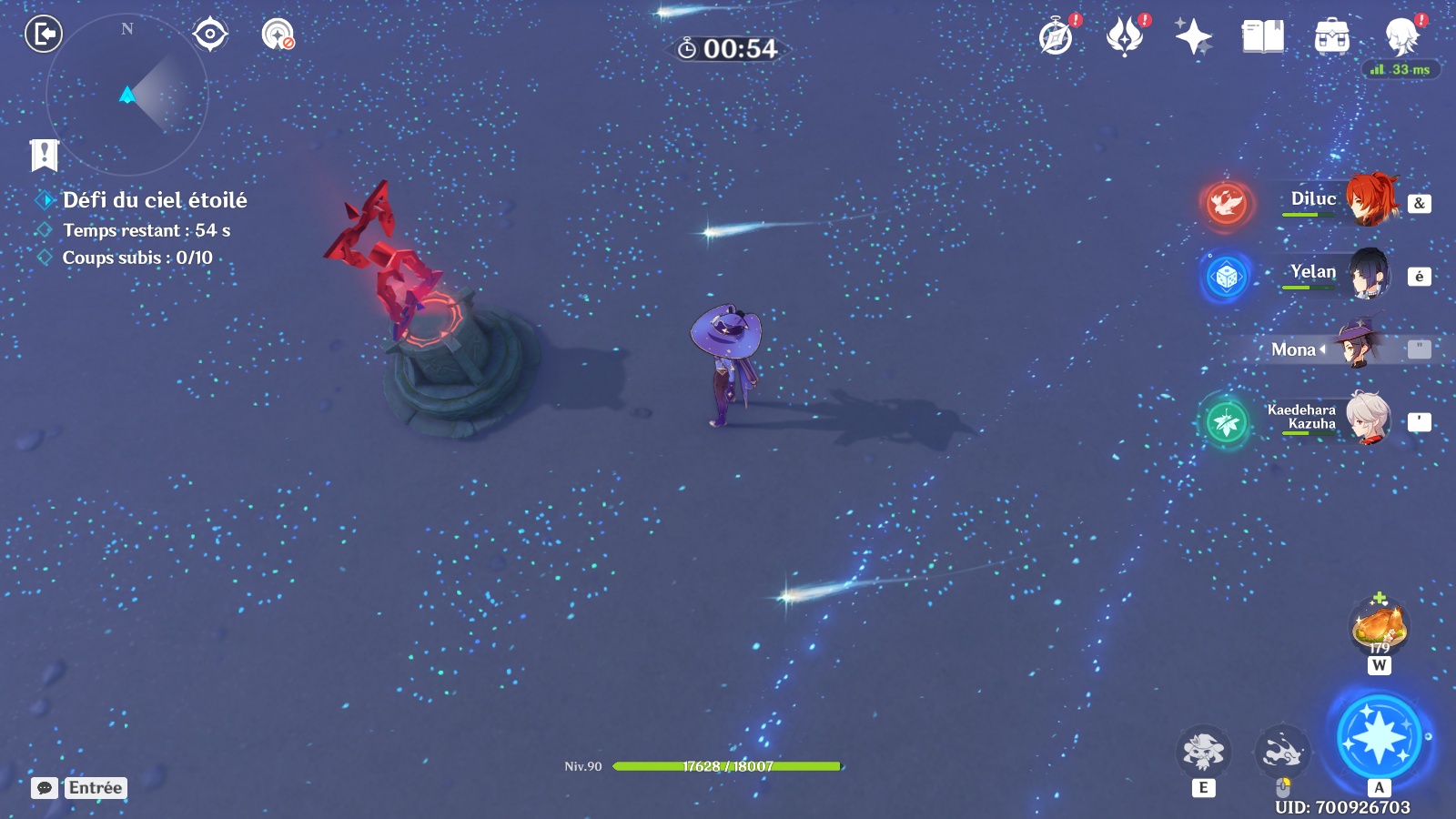The width and height of the screenshot is (1456, 819).
Task: Use the roast chicken food gadget
Action: 1380,626
